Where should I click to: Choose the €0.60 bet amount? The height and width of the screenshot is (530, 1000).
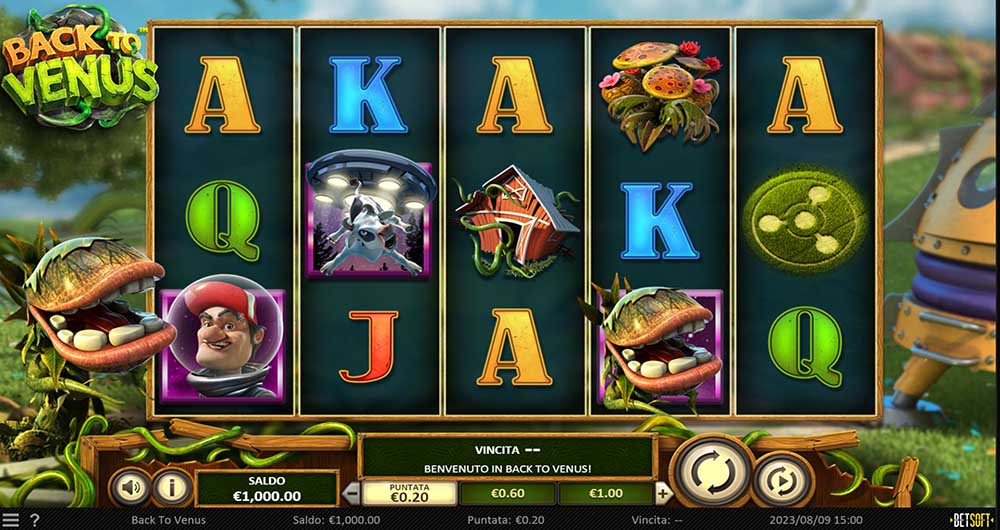tap(507, 493)
